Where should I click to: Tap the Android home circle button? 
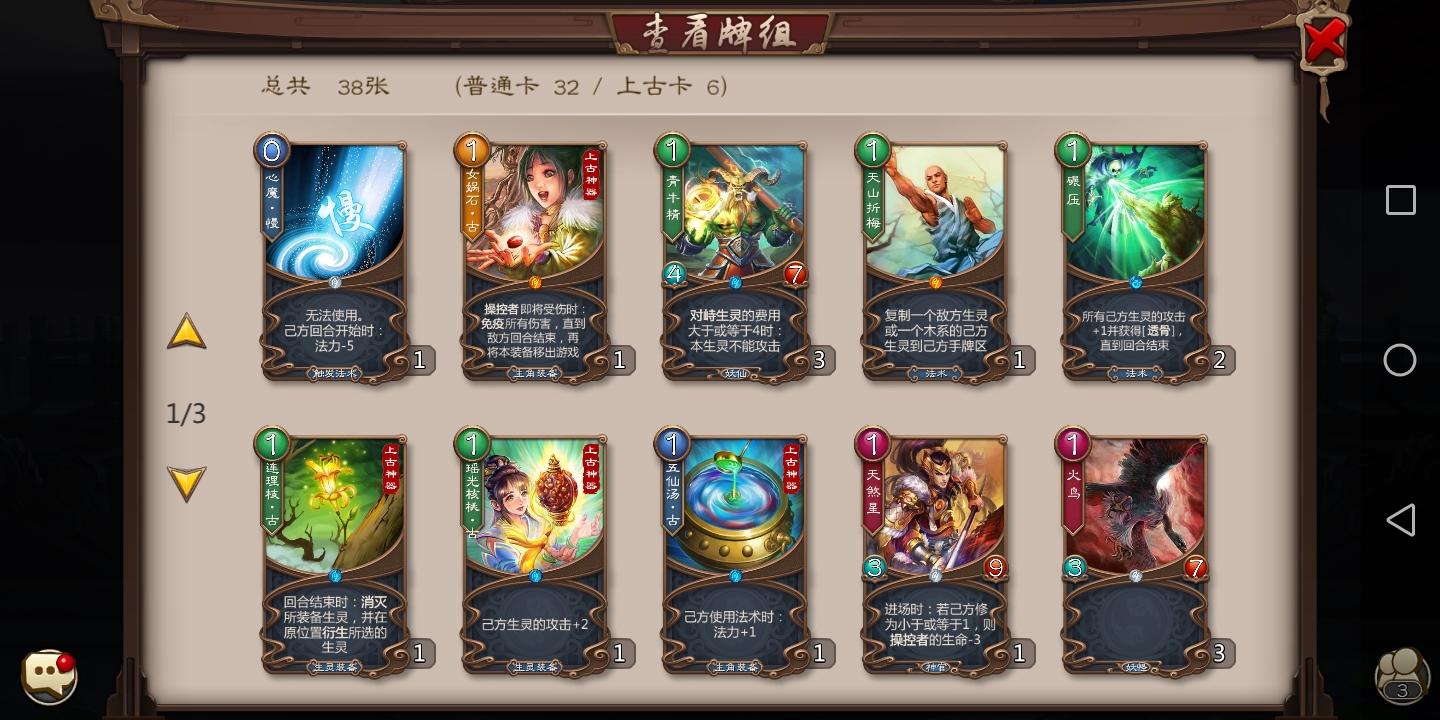point(1400,360)
